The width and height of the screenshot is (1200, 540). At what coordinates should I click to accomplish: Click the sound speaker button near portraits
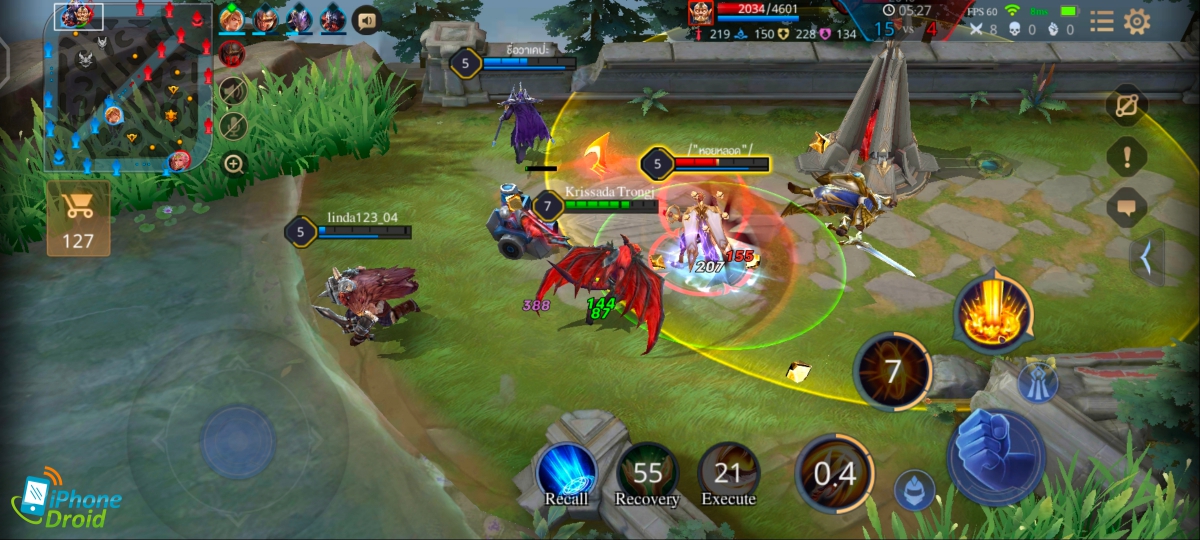click(367, 20)
